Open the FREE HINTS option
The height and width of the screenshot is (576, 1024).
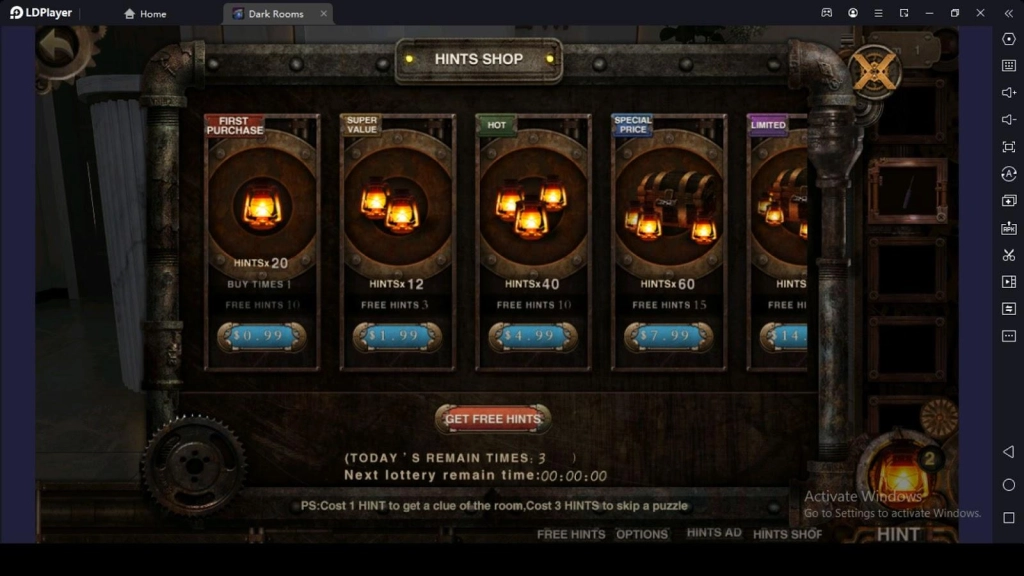pyautogui.click(x=571, y=534)
